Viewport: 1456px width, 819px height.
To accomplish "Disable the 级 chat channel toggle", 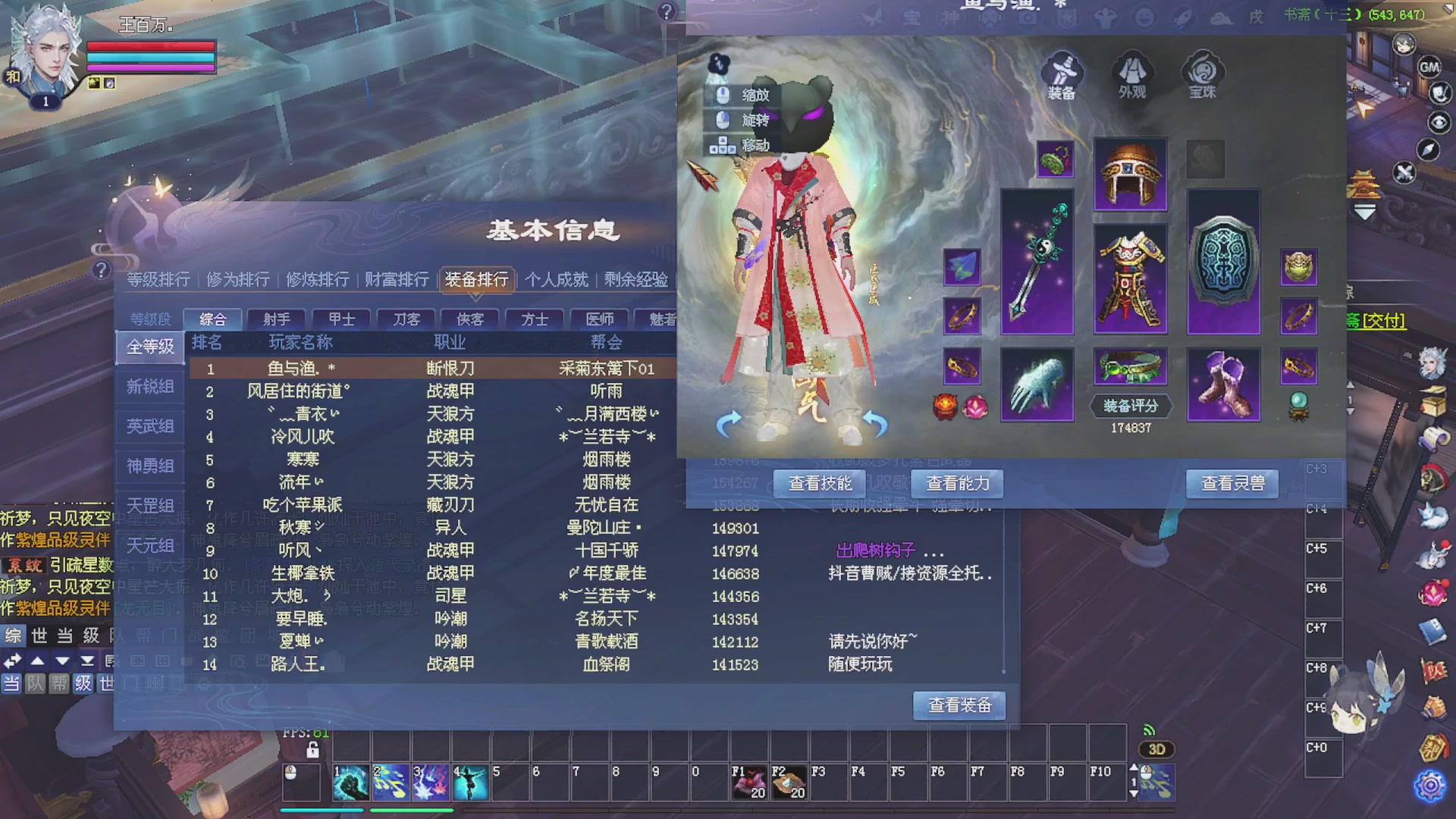I will point(83,683).
